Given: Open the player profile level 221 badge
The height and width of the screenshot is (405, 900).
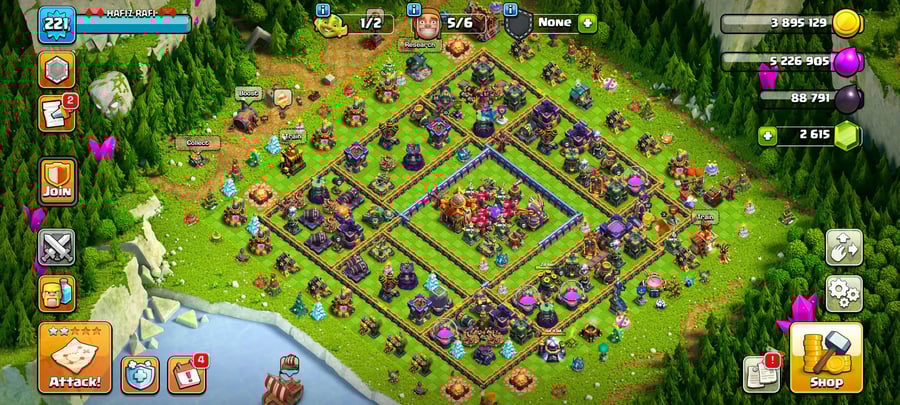Looking at the screenshot, I should [x=57, y=24].
